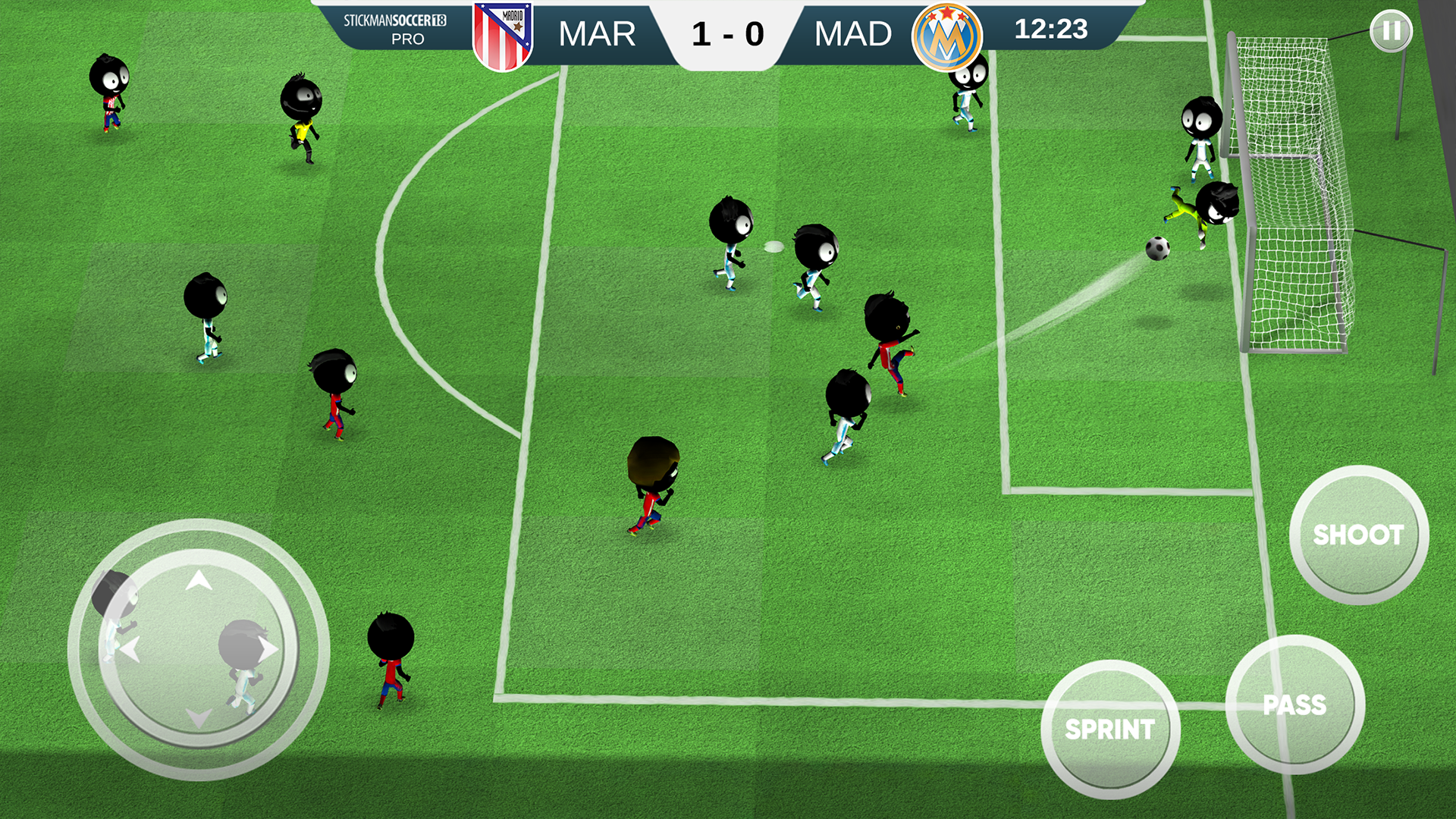Select the soccer ball near the goal
1456x819 pixels.
pyautogui.click(x=1158, y=249)
